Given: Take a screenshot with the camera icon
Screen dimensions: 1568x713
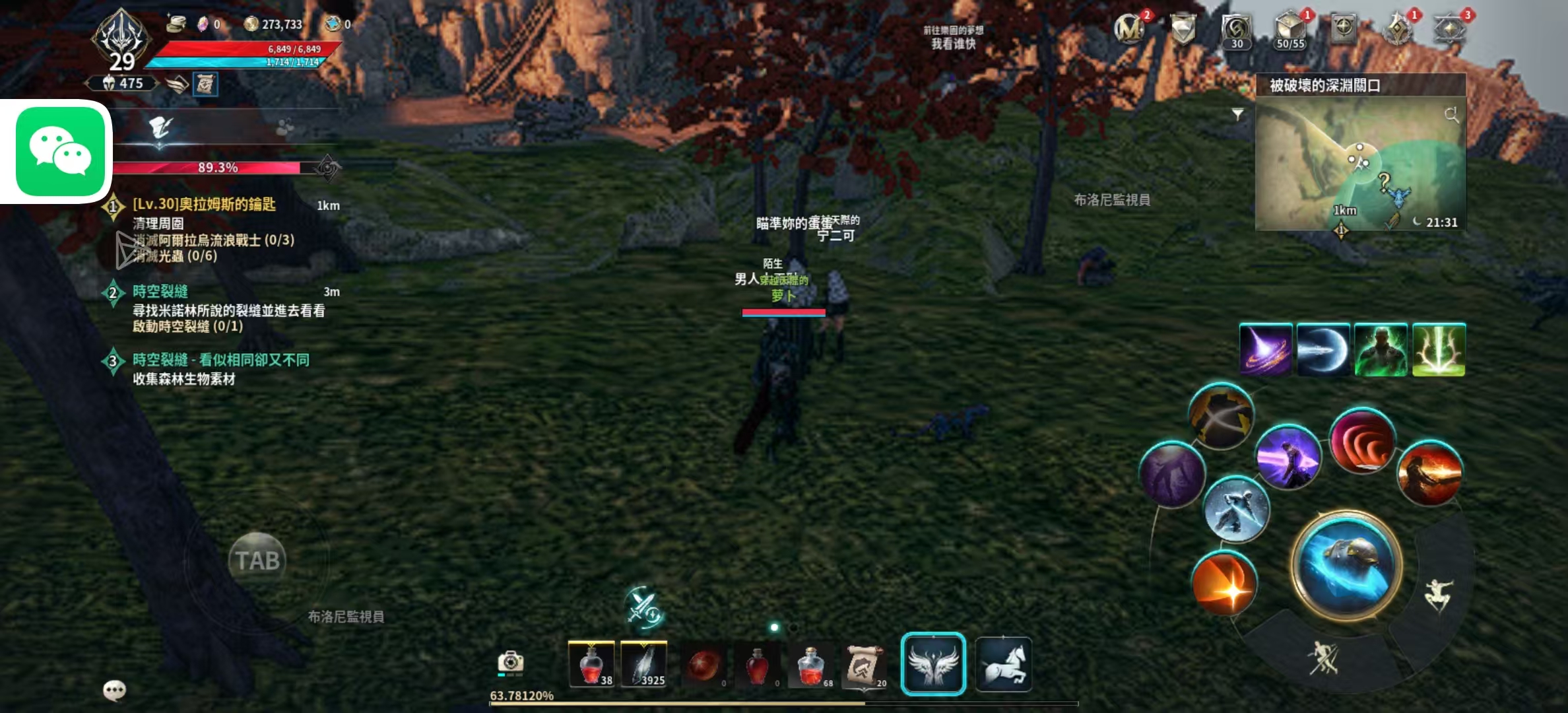Looking at the screenshot, I should point(510,662).
